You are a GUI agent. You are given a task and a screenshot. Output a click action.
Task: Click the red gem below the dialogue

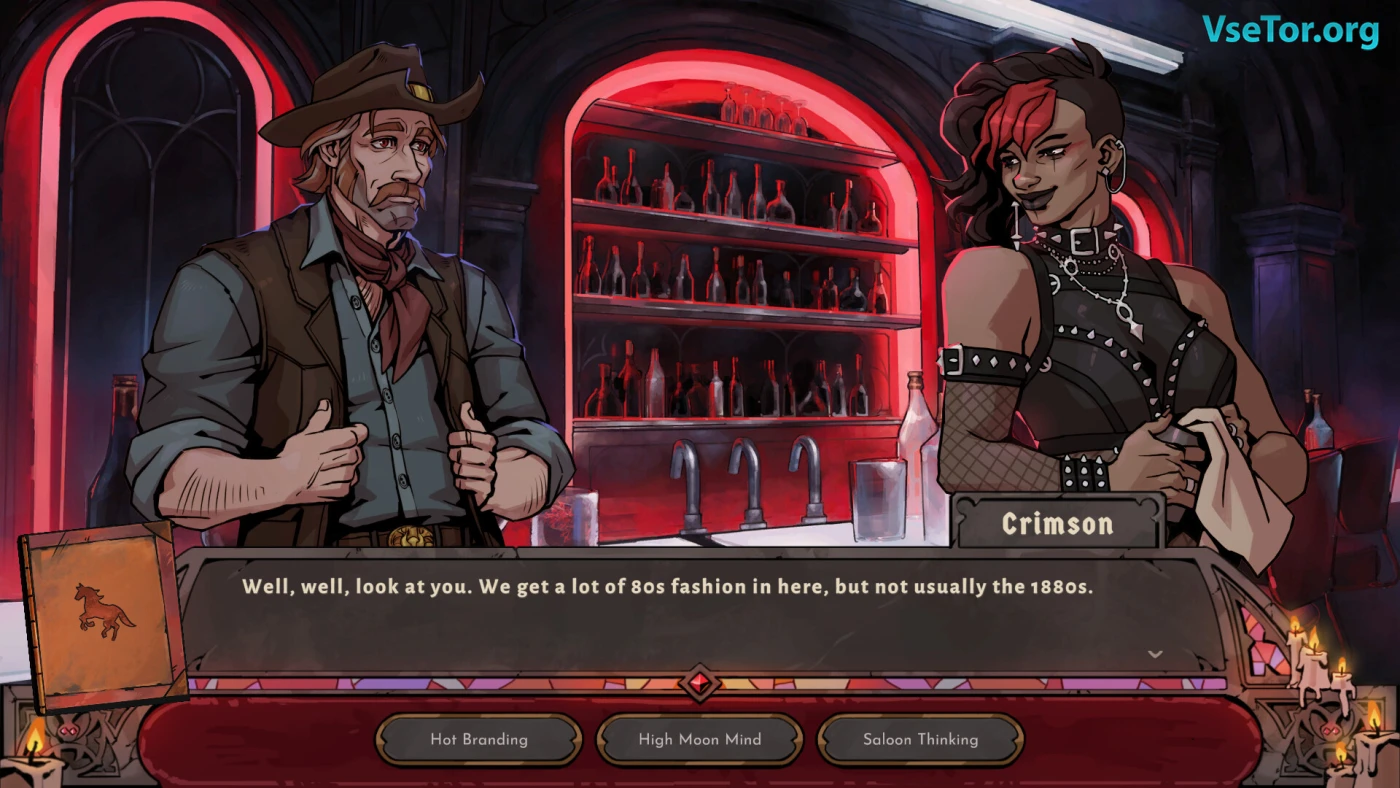click(x=699, y=684)
